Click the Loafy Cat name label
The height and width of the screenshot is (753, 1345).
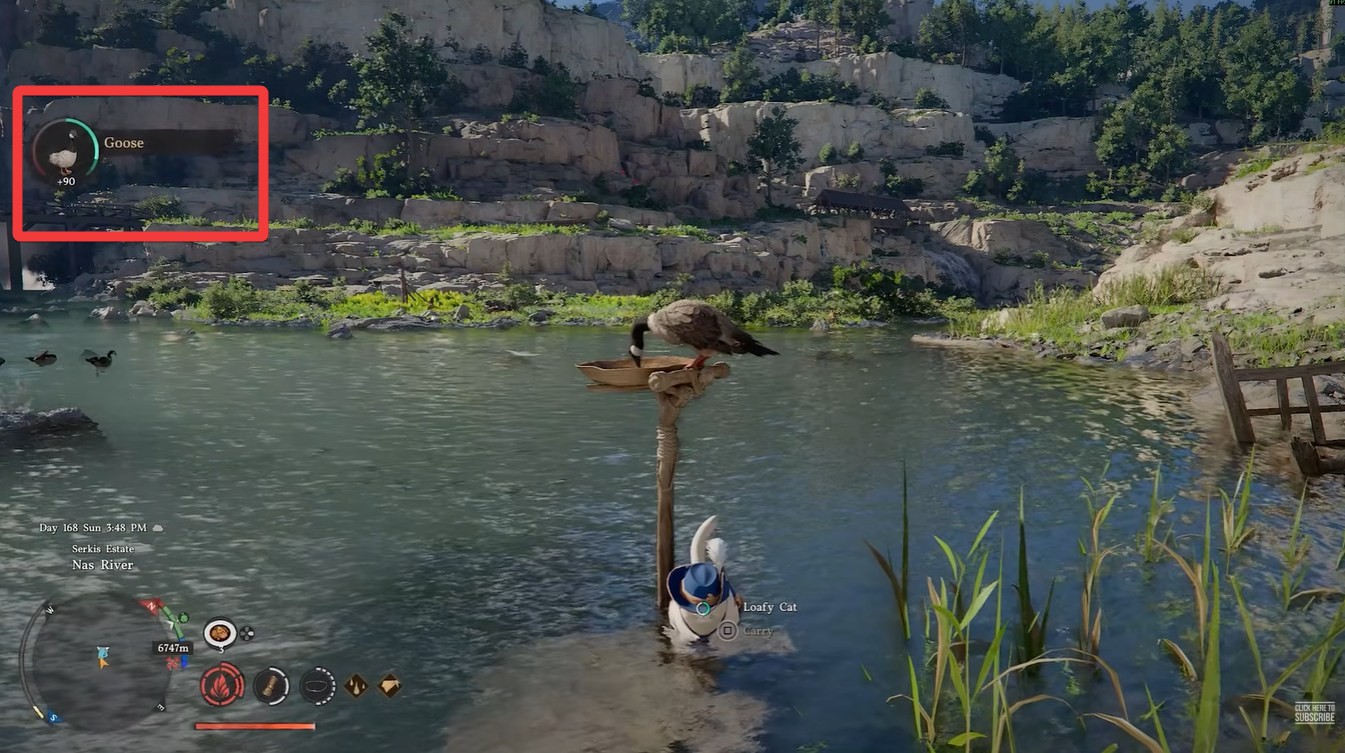[x=770, y=607]
